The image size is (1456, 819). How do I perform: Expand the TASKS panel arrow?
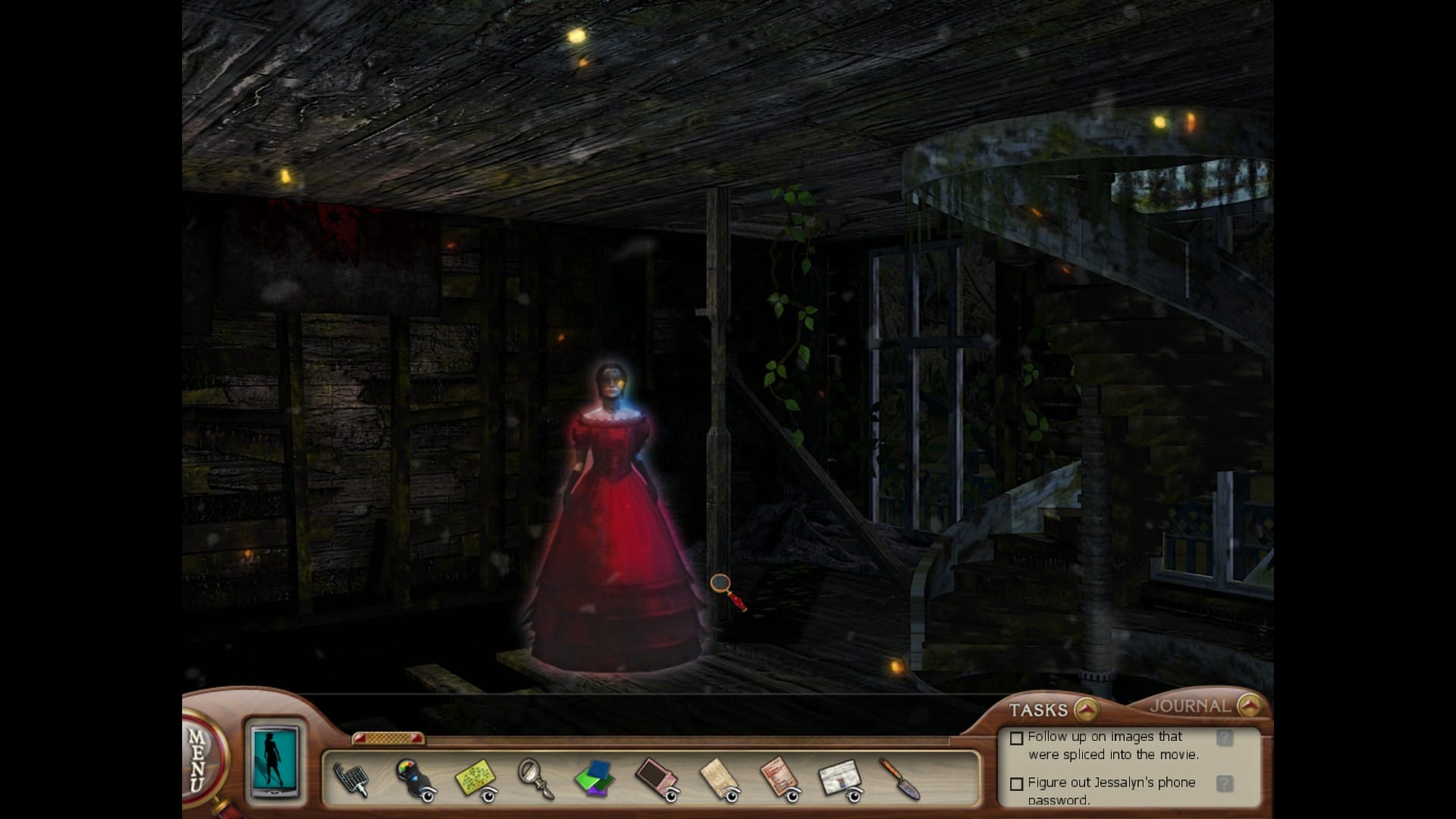point(1086,710)
